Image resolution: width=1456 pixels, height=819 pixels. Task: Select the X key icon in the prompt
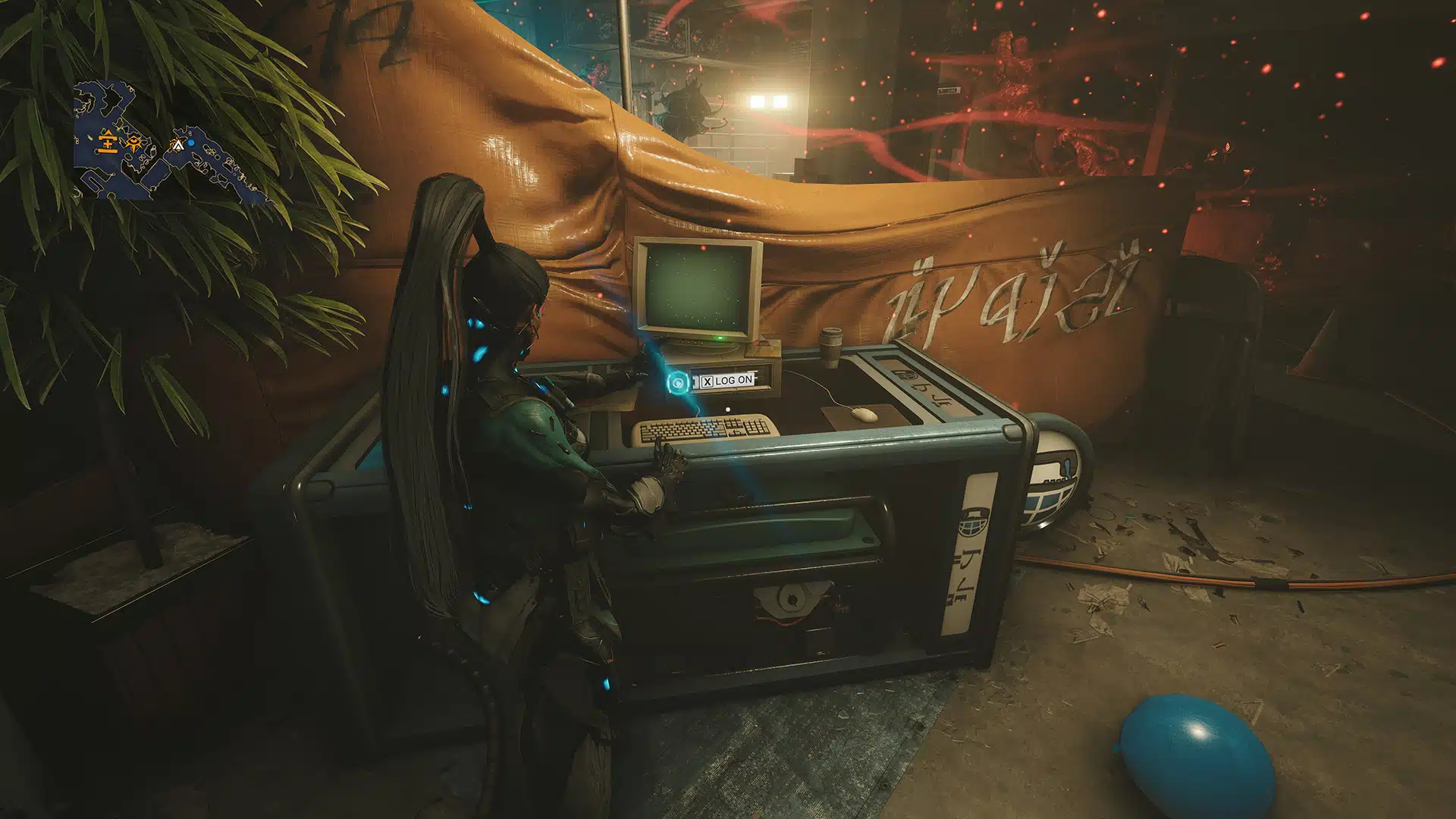point(707,381)
